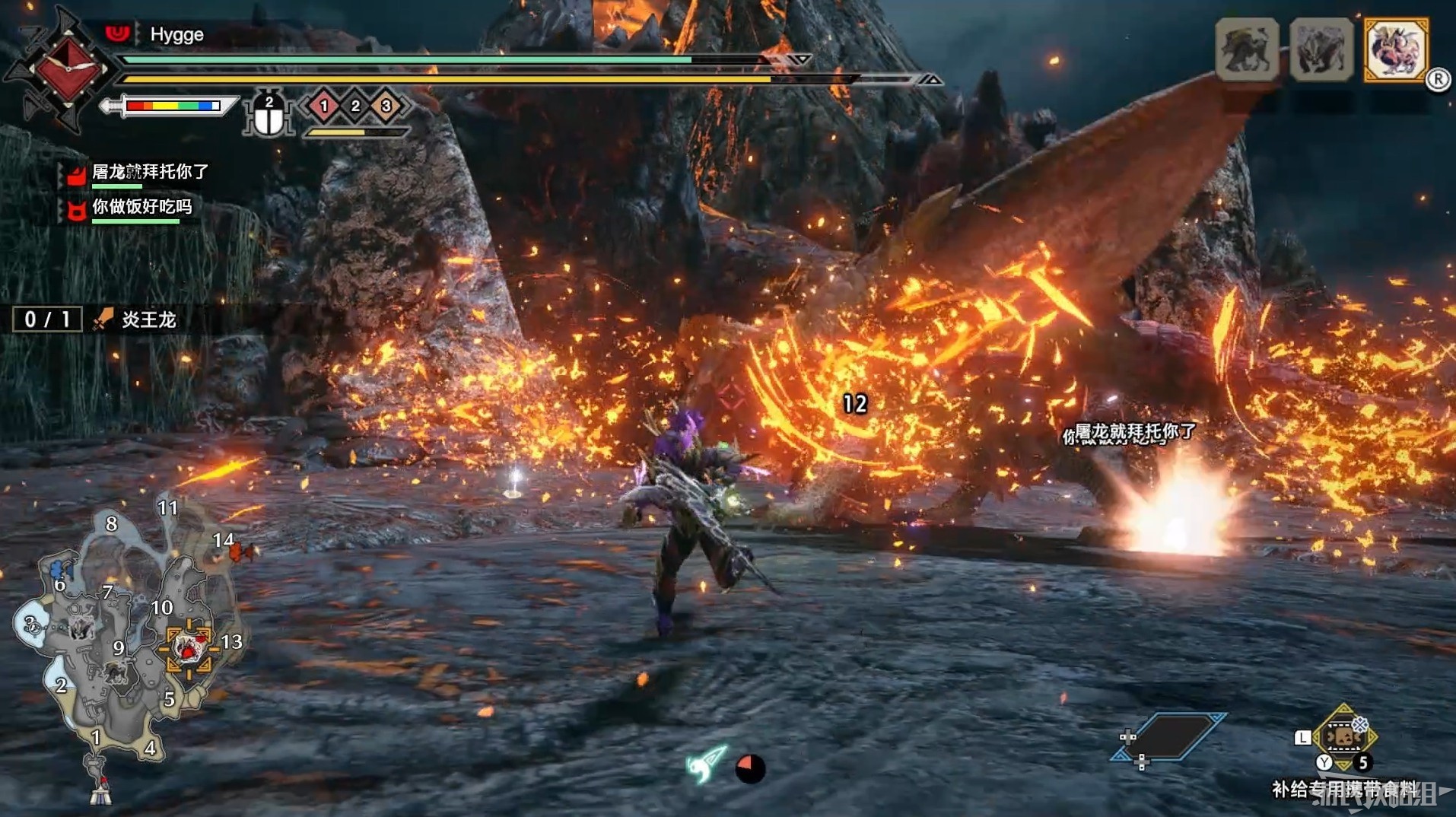Click the red hunter emblem beside Hygge

pos(68,68)
